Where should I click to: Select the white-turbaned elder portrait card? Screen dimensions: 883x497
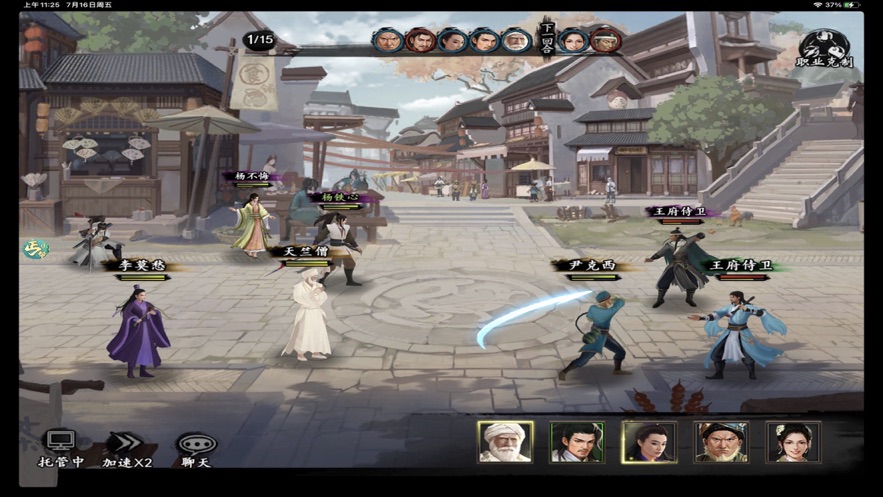[505, 442]
